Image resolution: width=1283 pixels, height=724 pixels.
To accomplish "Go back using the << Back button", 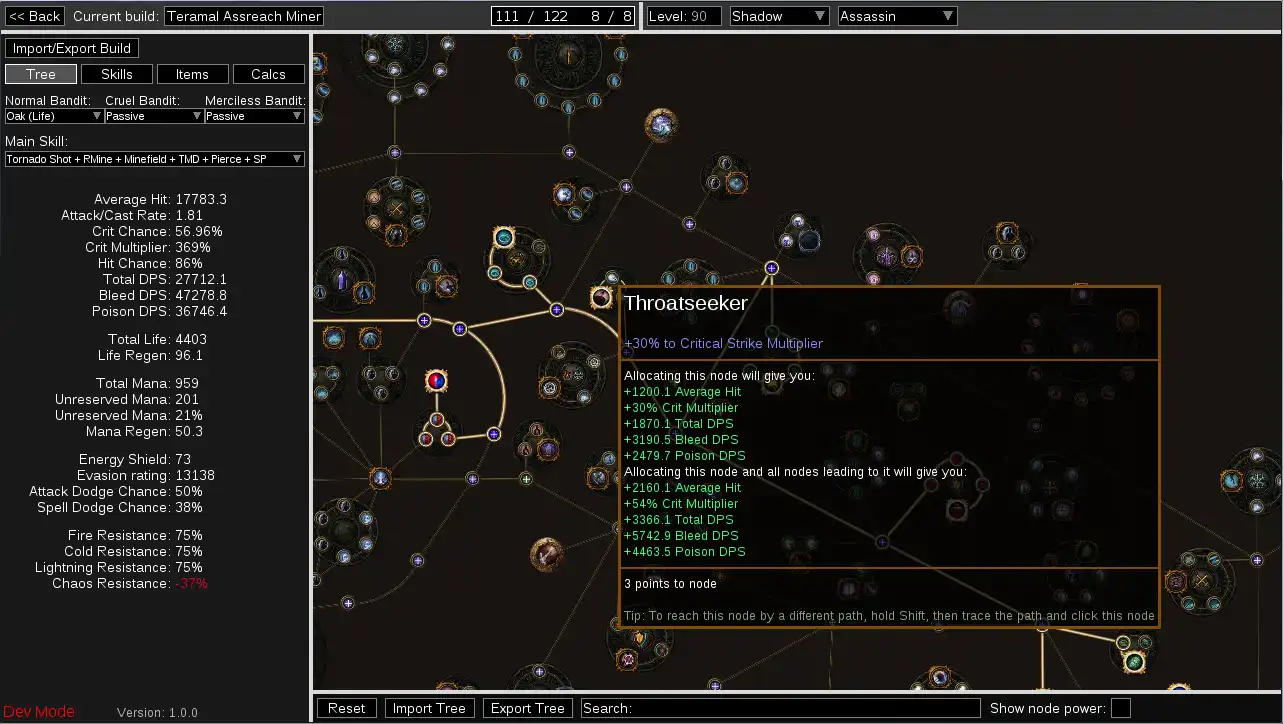I will point(35,16).
